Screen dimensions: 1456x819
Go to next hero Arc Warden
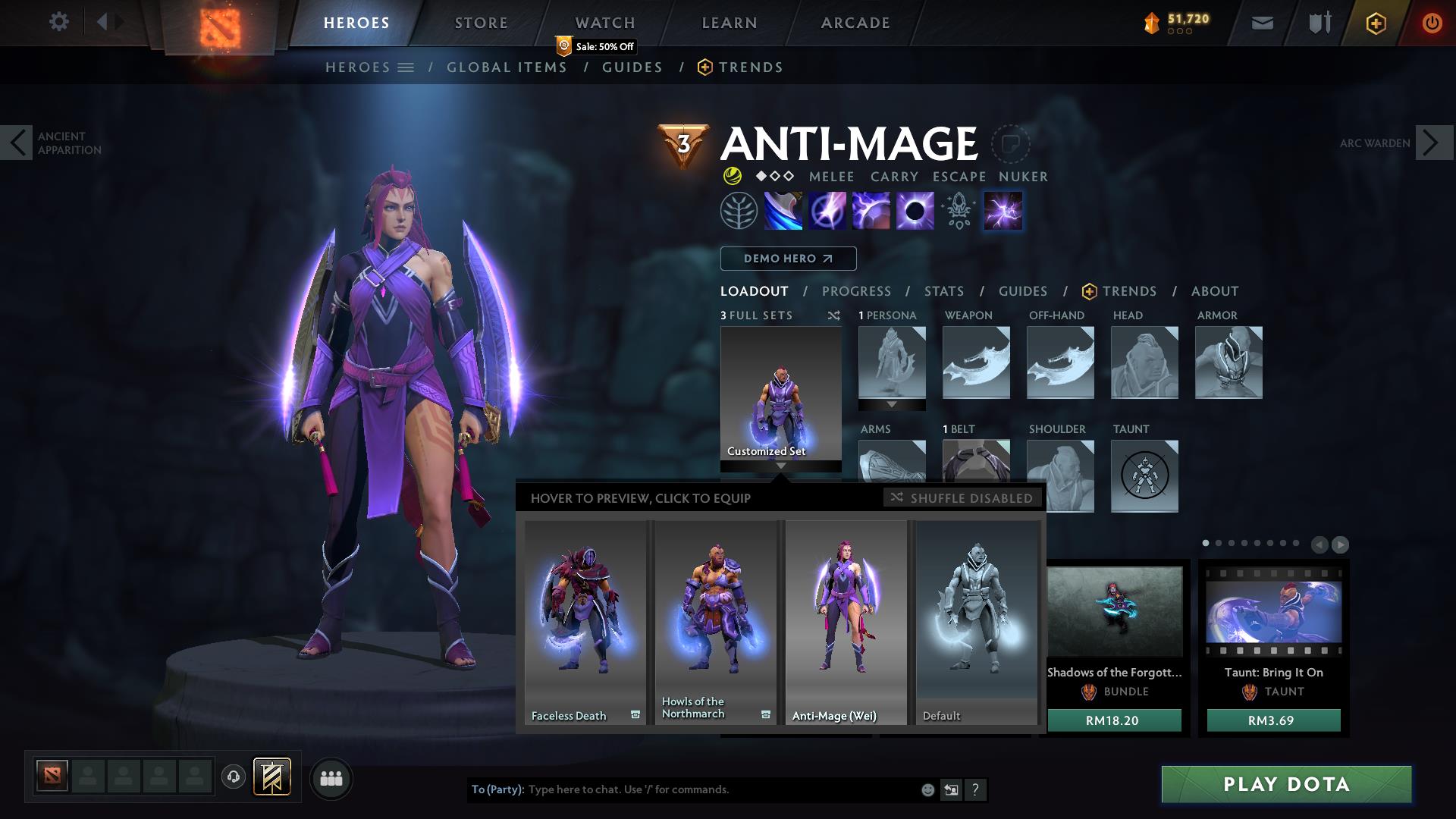(x=1434, y=143)
